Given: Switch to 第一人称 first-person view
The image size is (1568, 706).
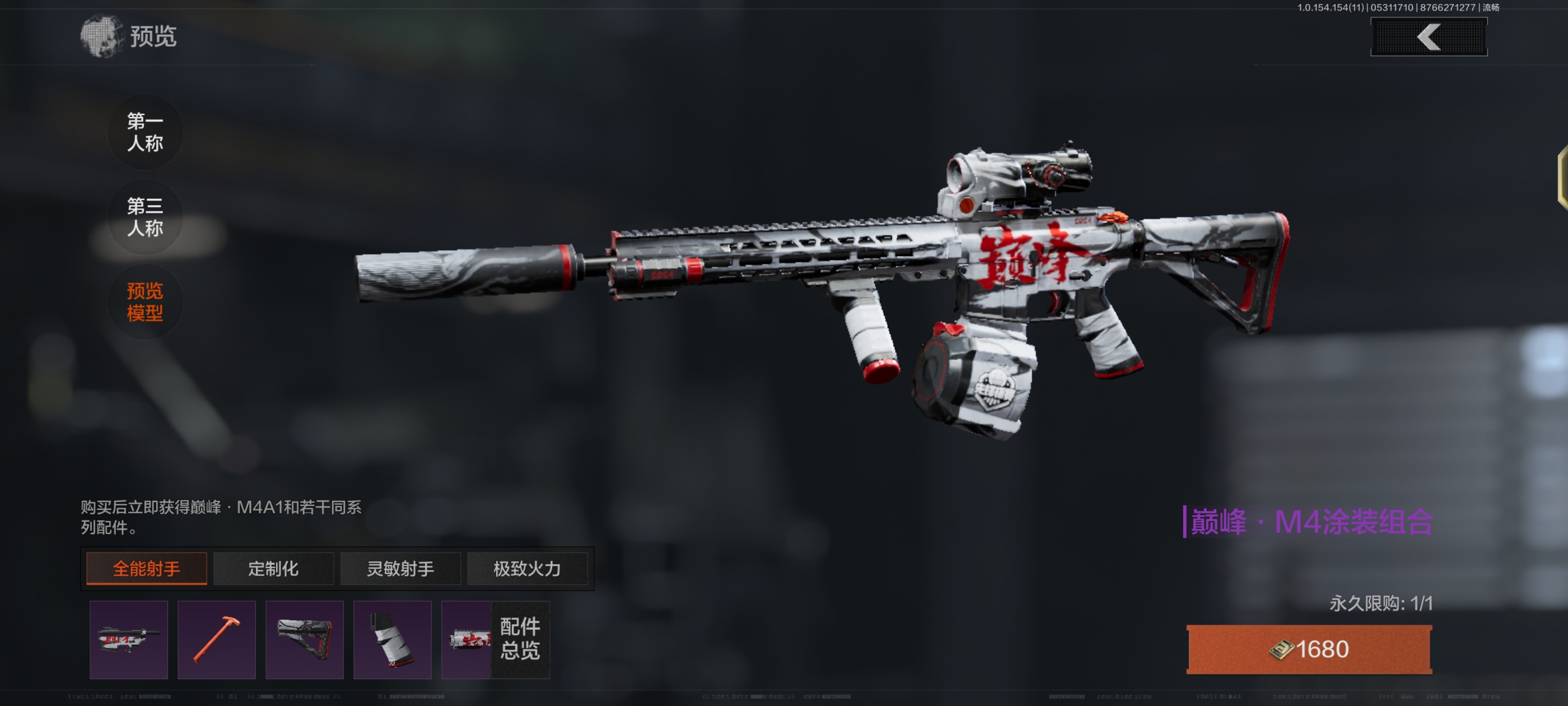Looking at the screenshot, I should pyautogui.click(x=145, y=132).
